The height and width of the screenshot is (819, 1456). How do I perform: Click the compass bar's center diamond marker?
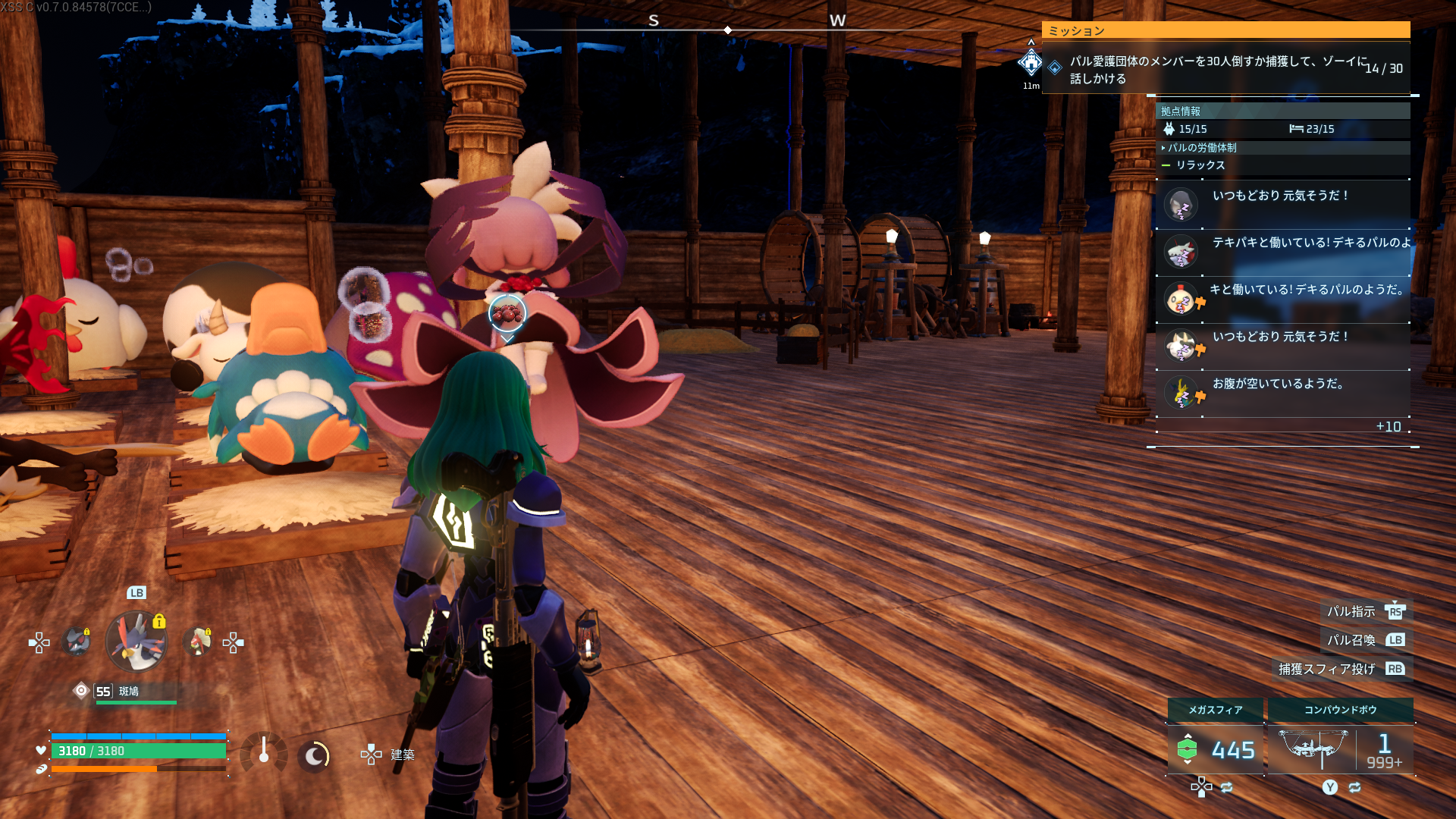[x=728, y=30]
